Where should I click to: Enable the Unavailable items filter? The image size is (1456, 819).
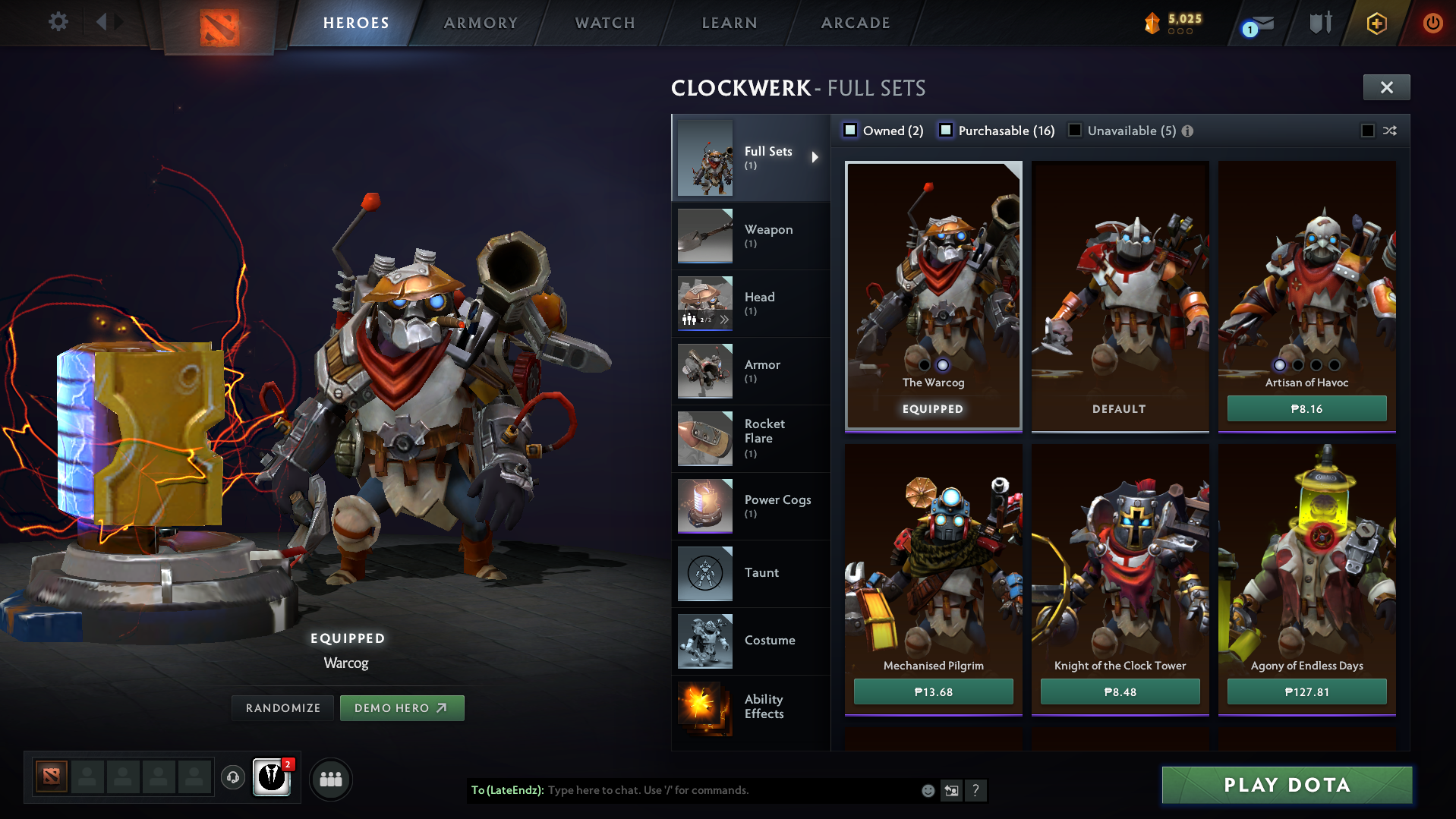coord(1075,131)
